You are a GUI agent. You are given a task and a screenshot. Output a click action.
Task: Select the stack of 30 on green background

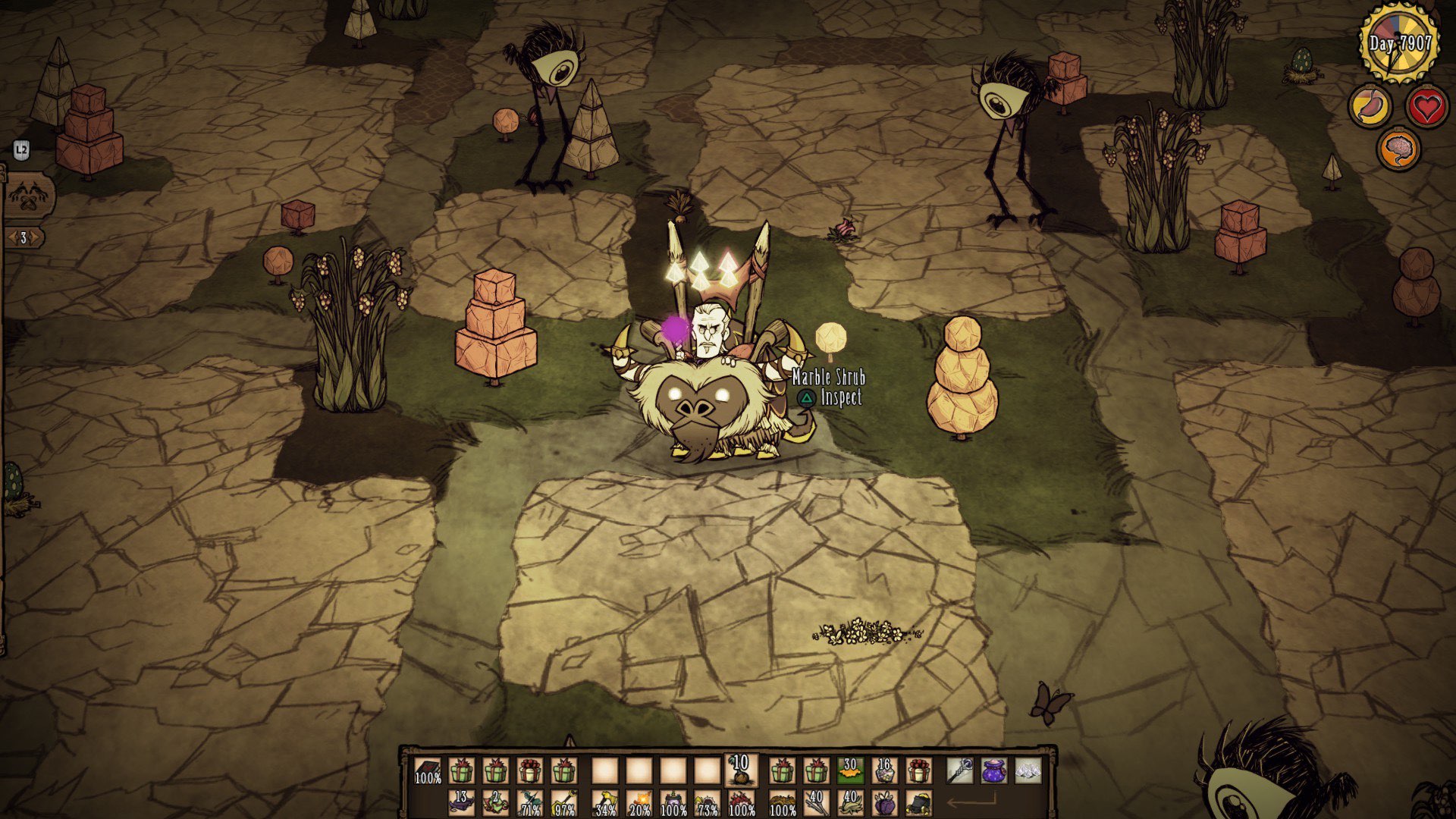pos(850,771)
